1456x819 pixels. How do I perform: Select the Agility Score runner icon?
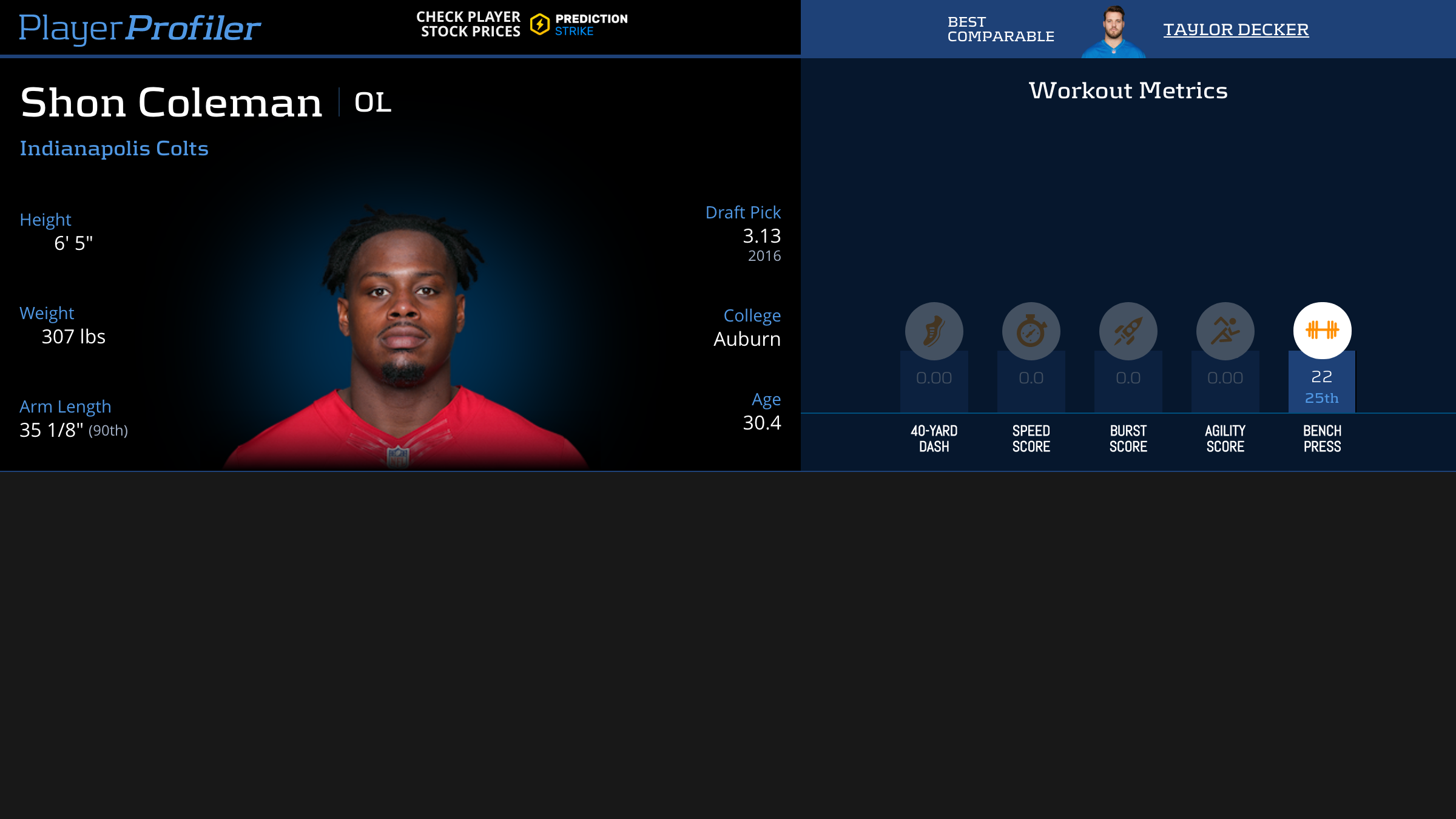click(x=1225, y=331)
